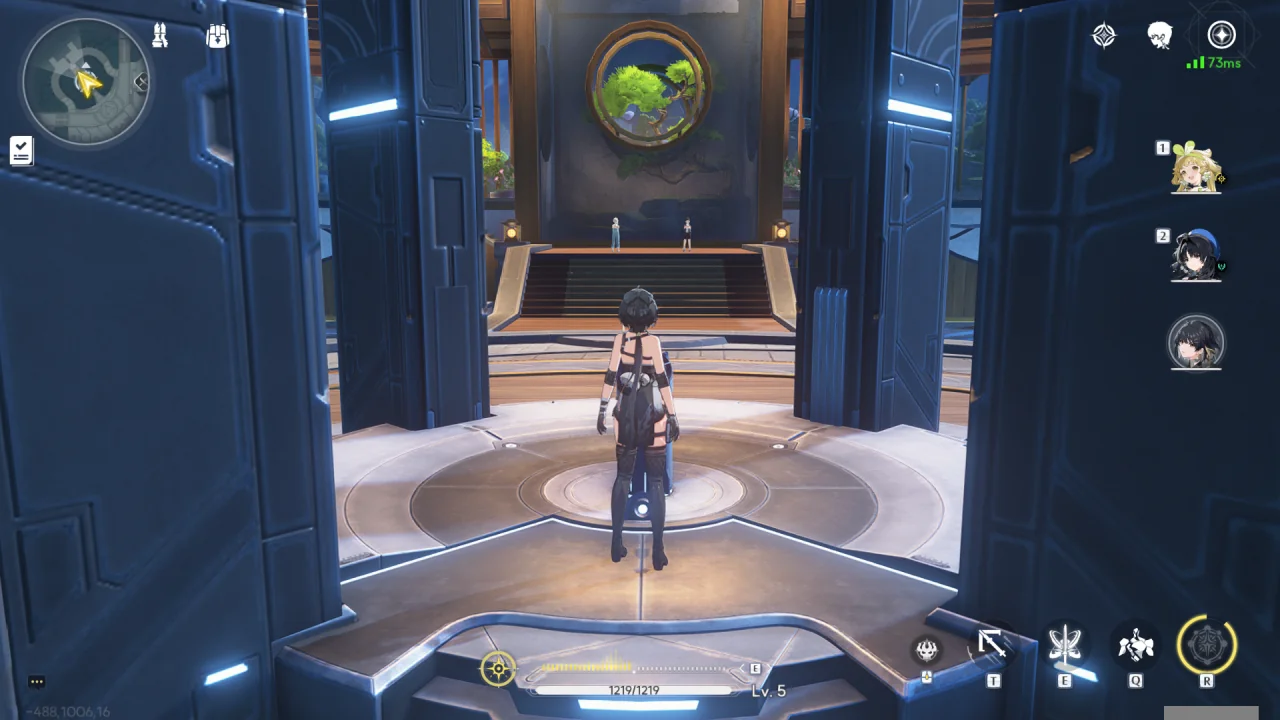Screen dimensions: 1280x720
Task: Open the circular minimap
Action: click(x=85, y=82)
